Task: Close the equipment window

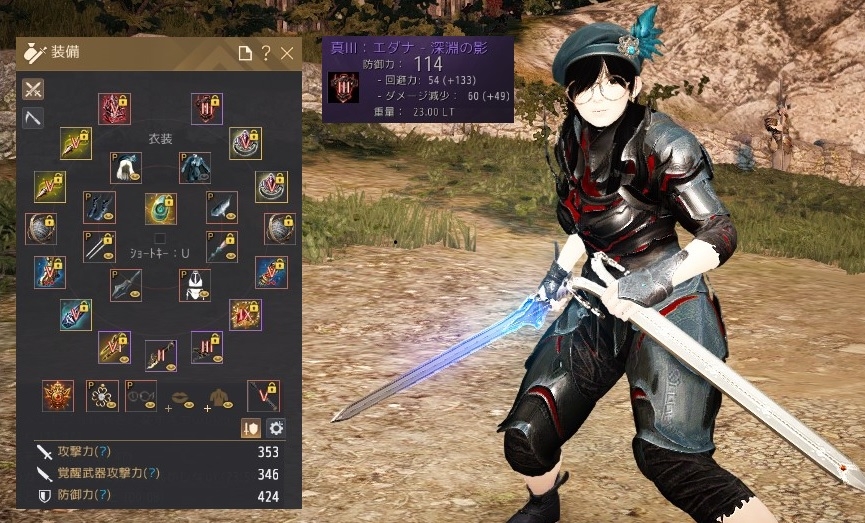Action: (288, 54)
